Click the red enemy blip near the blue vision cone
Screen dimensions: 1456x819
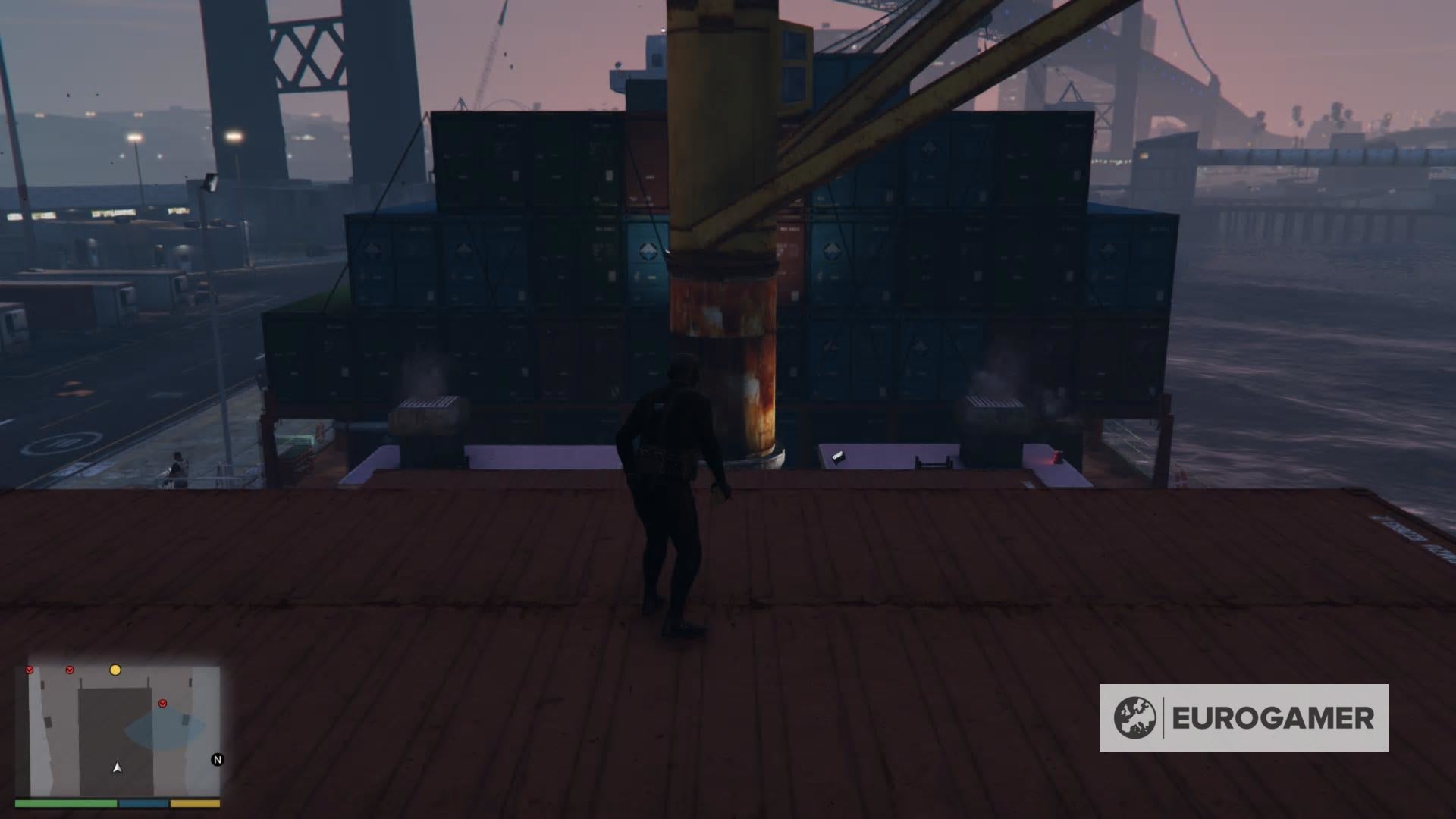(x=162, y=703)
